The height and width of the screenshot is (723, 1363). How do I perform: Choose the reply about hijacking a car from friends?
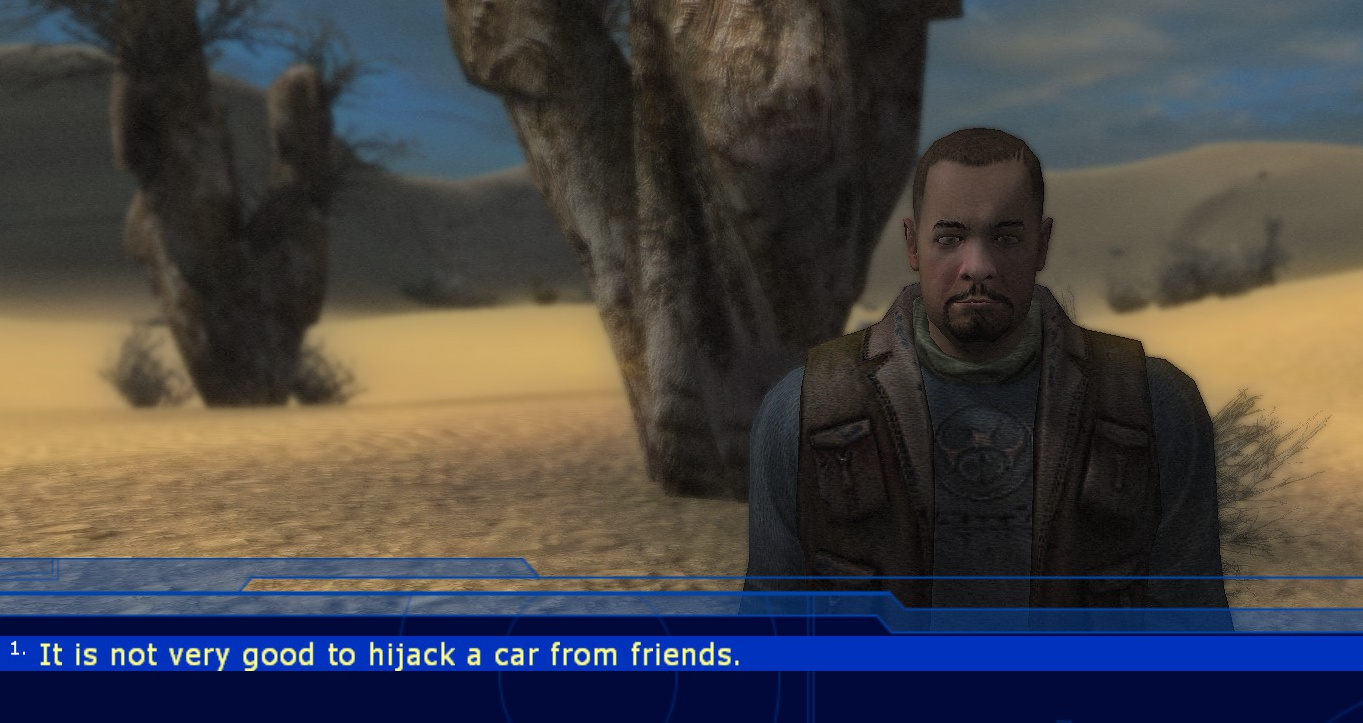(x=389, y=655)
